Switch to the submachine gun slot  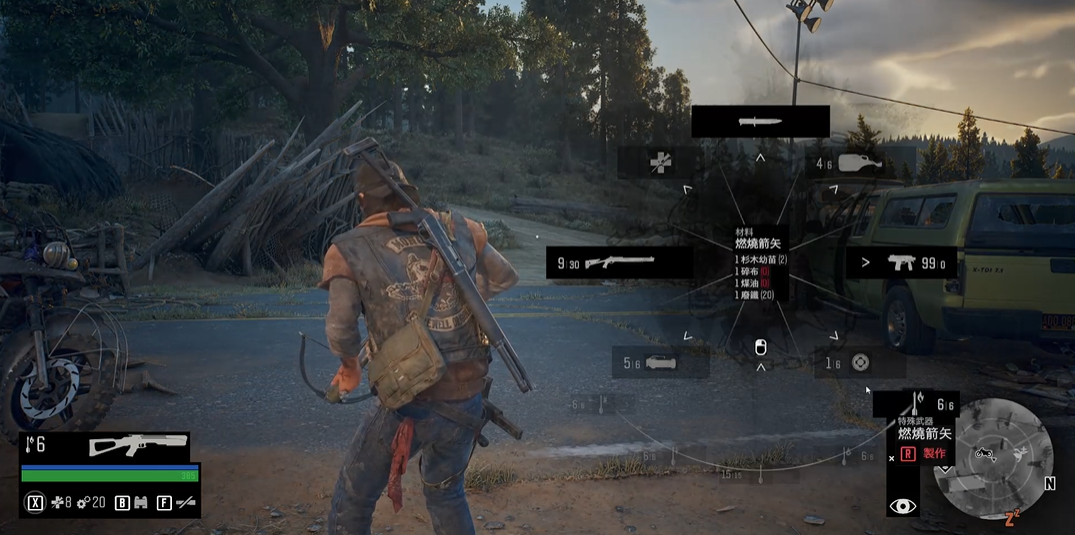(x=901, y=263)
